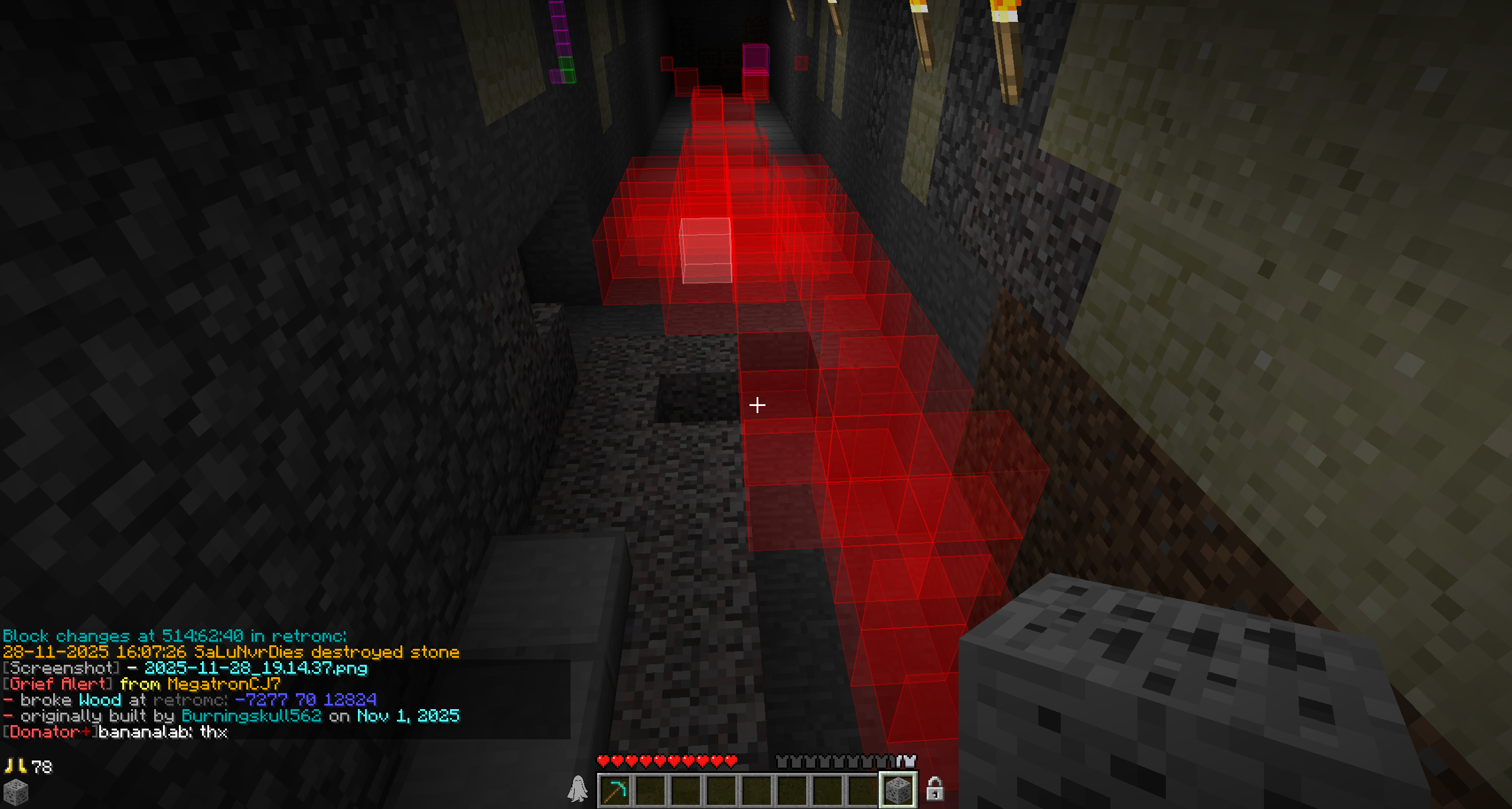This screenshot has width=1512, height=809.
Task: Open the screenshot file link in chat
Action: point(256,668)
